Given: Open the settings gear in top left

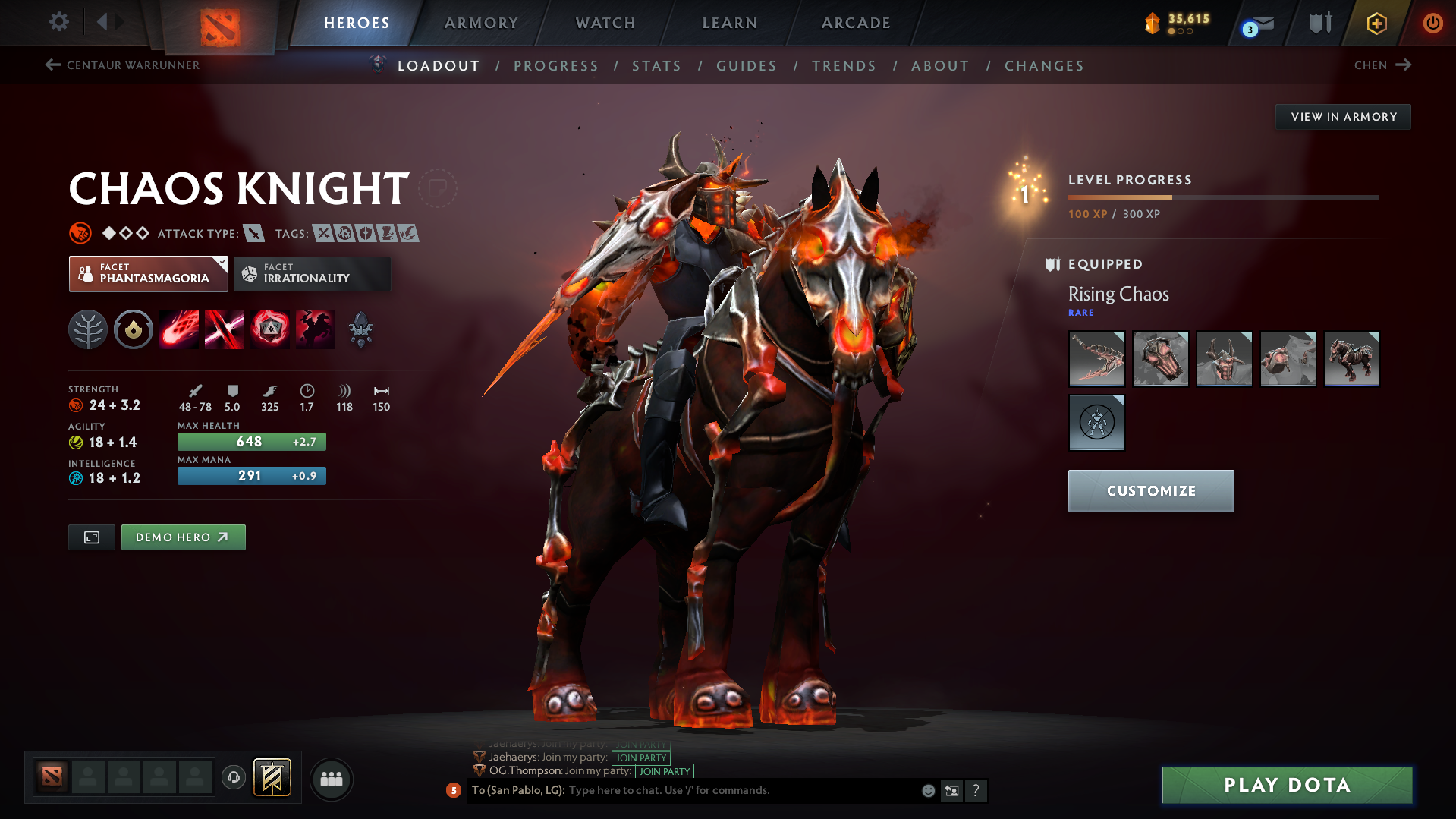Looking at the screenshot, I should 58,22.
